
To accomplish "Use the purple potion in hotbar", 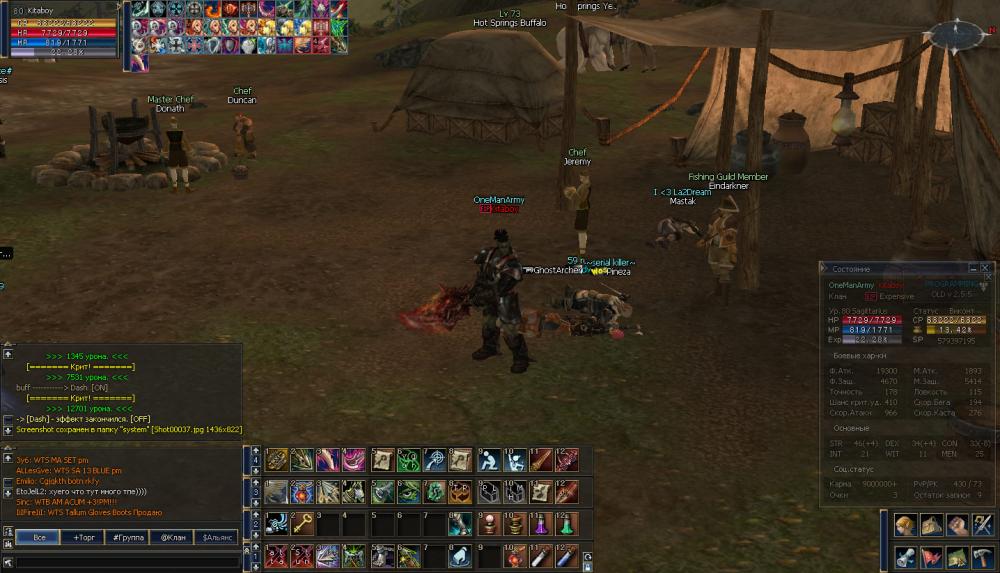I will tap(539, 524).
